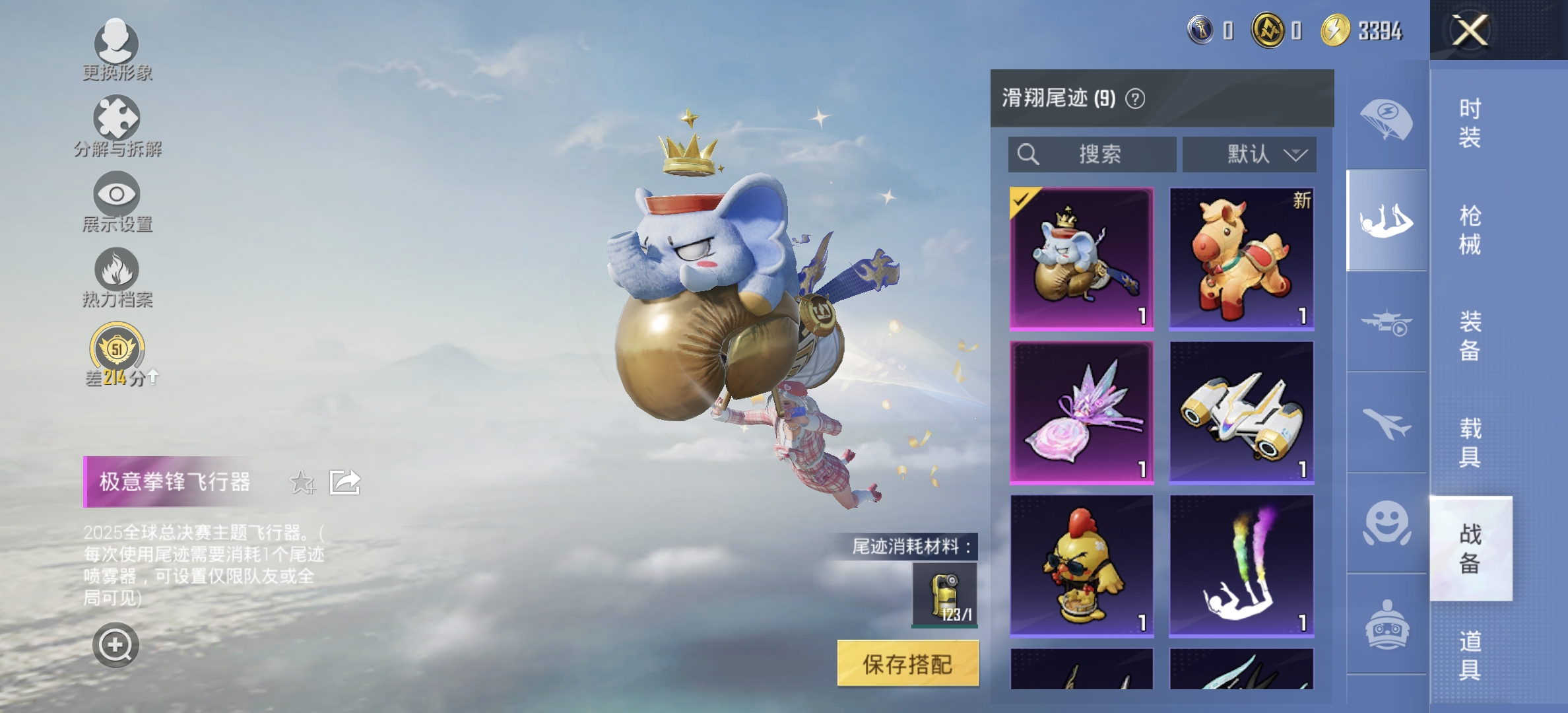Viewport: 1568px width, 713px height.
Task: Open the 展示设置 display settings eye icon
Action: click(117, 195)
